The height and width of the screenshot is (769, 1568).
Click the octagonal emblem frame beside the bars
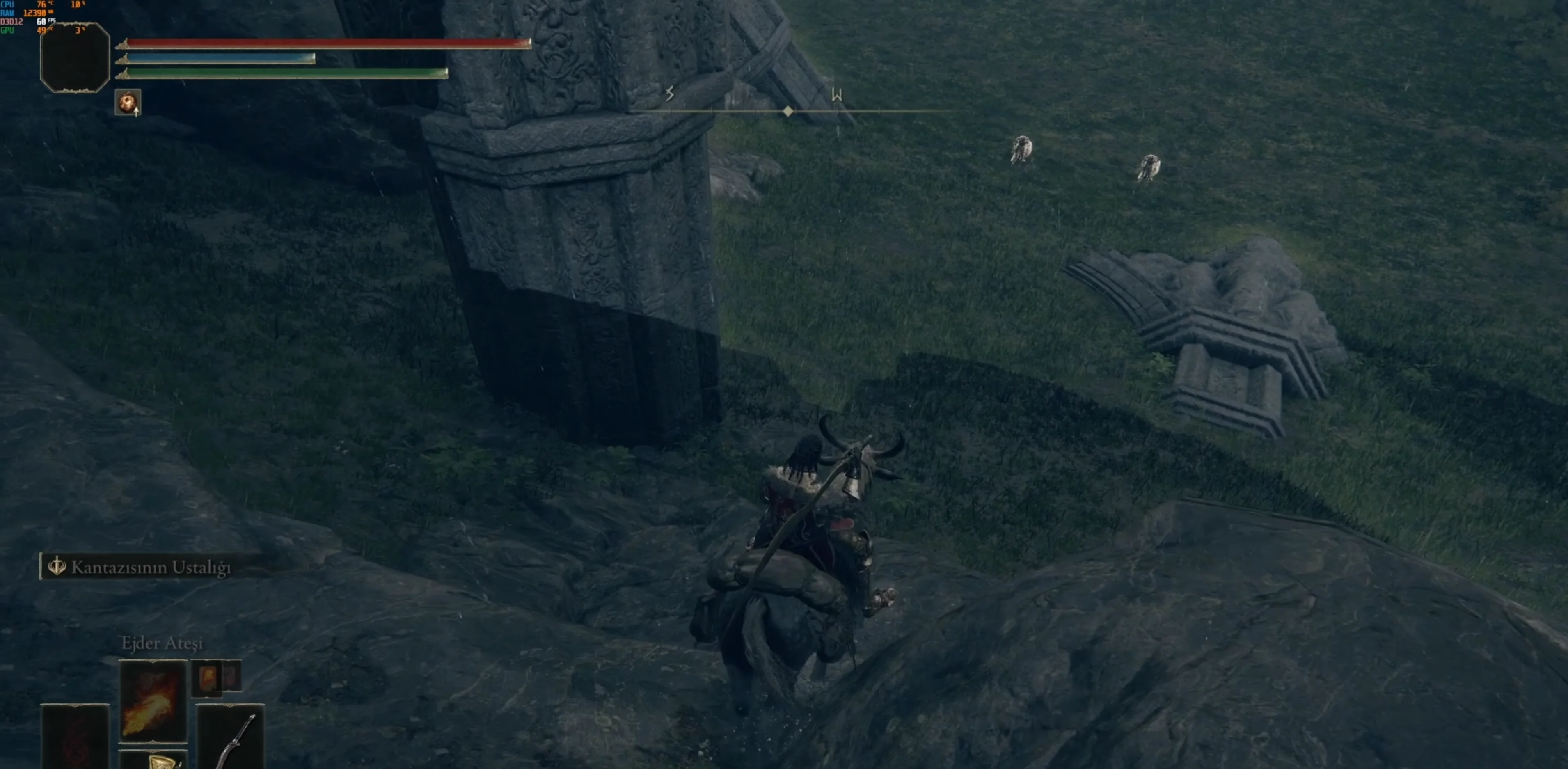click(75, 58)
